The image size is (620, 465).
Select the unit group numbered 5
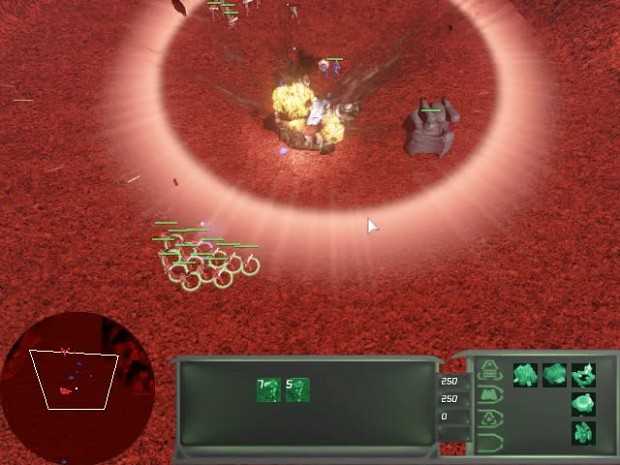297,390
